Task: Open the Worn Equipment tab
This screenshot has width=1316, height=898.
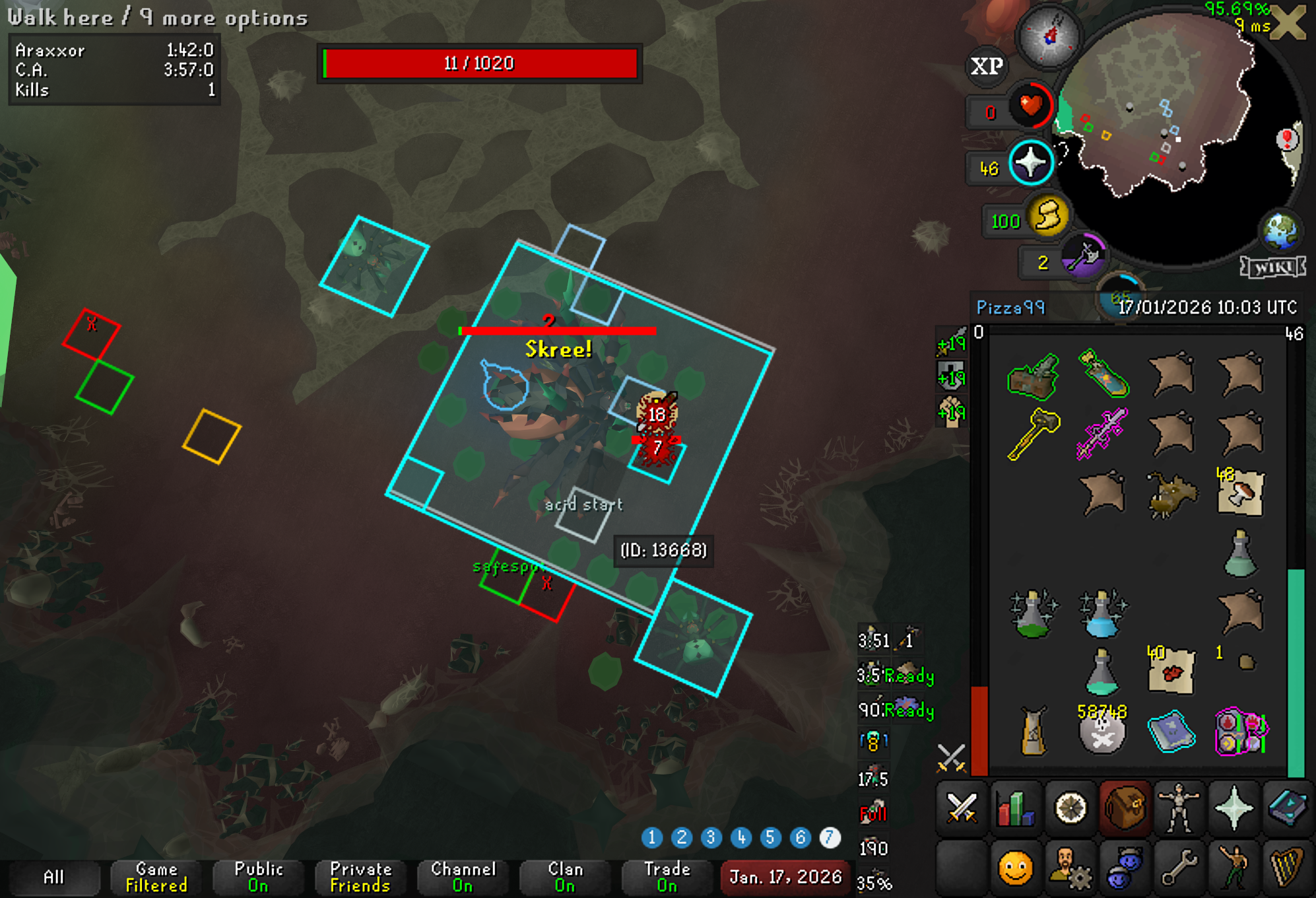Action: click(1179, 808)
